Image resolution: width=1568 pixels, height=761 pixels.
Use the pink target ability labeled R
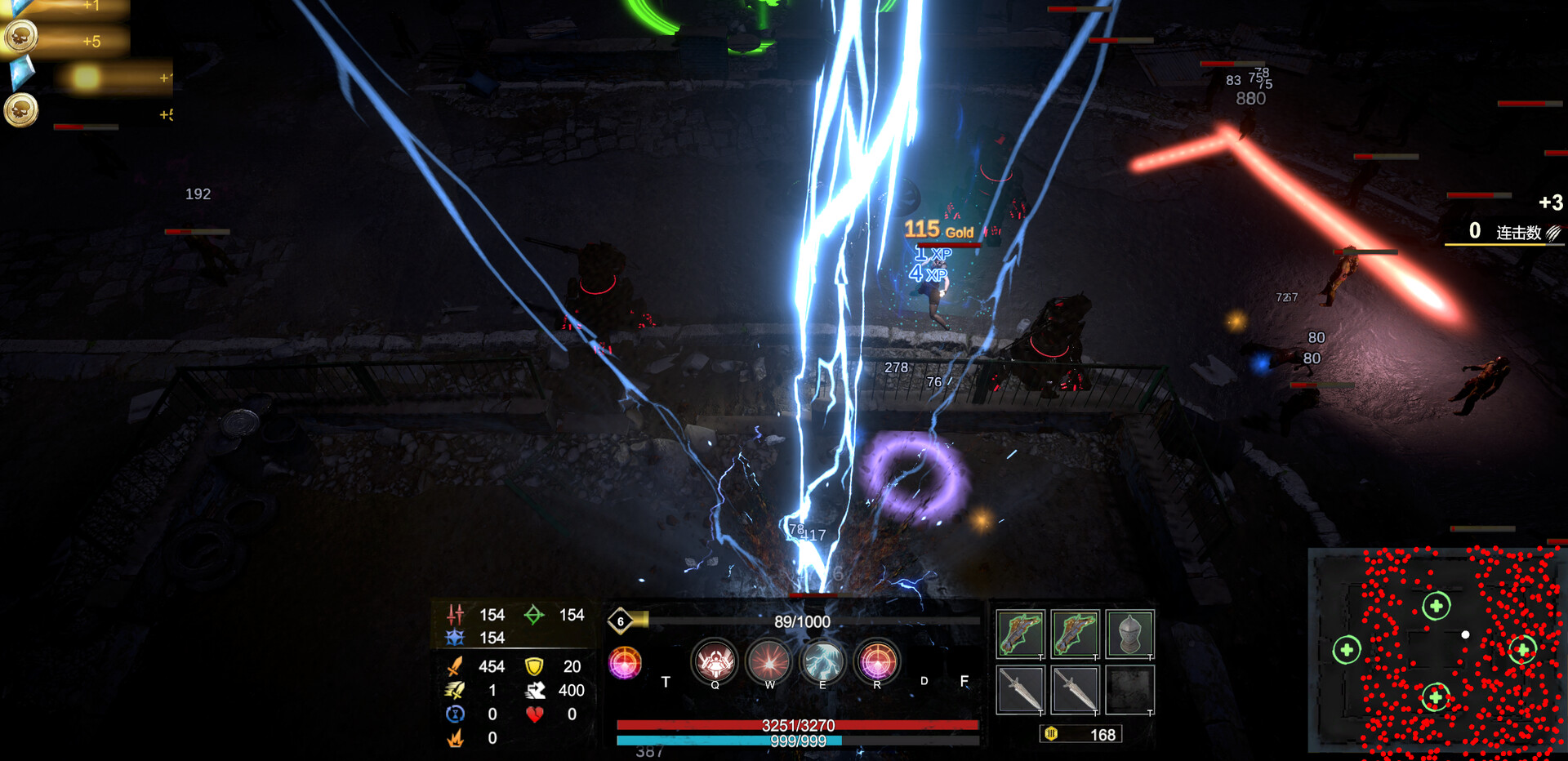[877, 661]
